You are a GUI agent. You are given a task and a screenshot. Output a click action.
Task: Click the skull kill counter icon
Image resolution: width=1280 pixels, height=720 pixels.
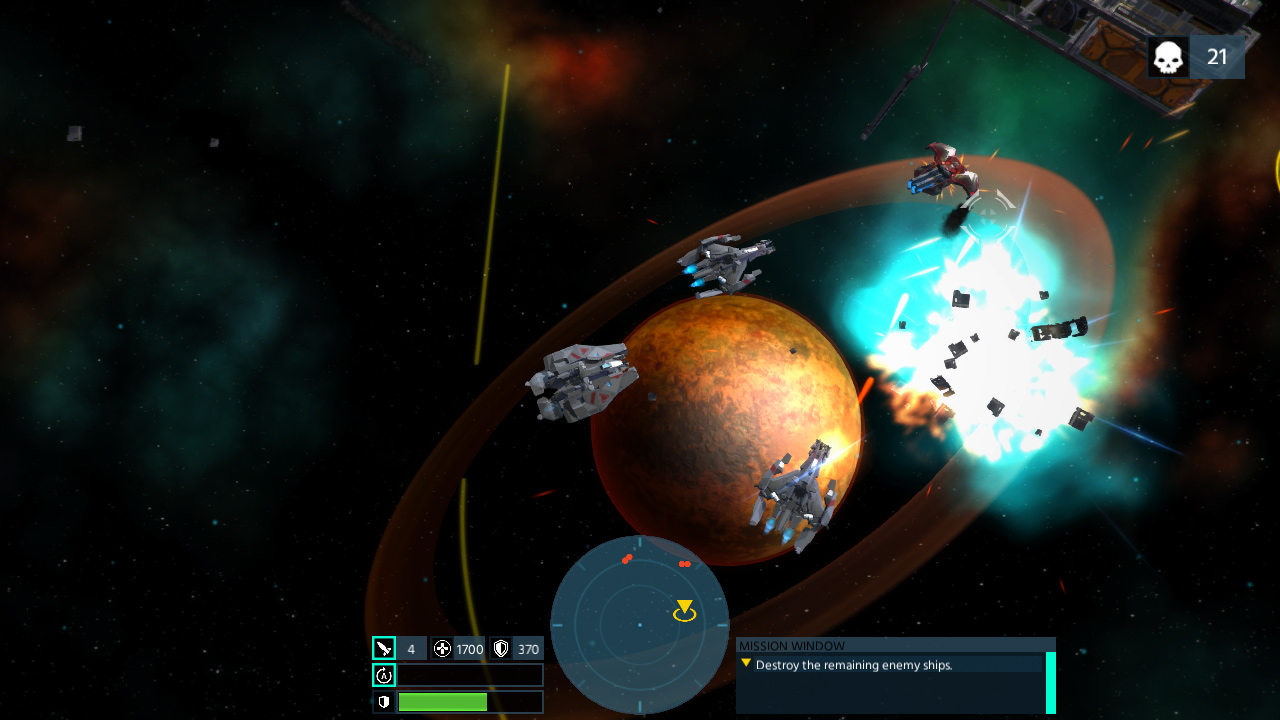point(1166,56)
